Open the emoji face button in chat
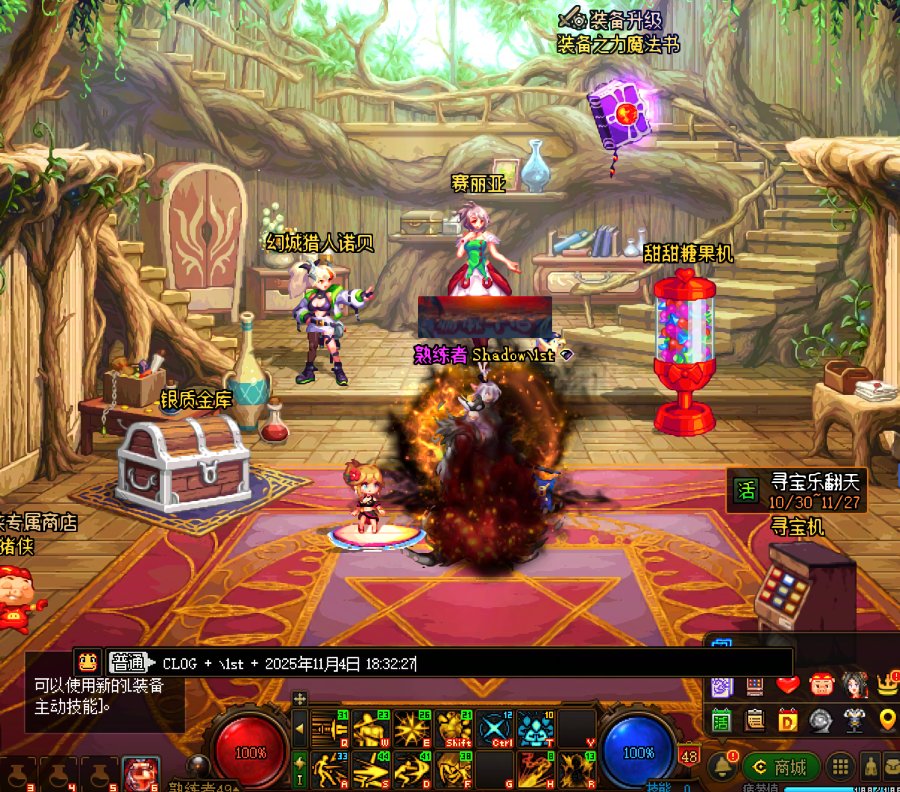 point(88,662)
